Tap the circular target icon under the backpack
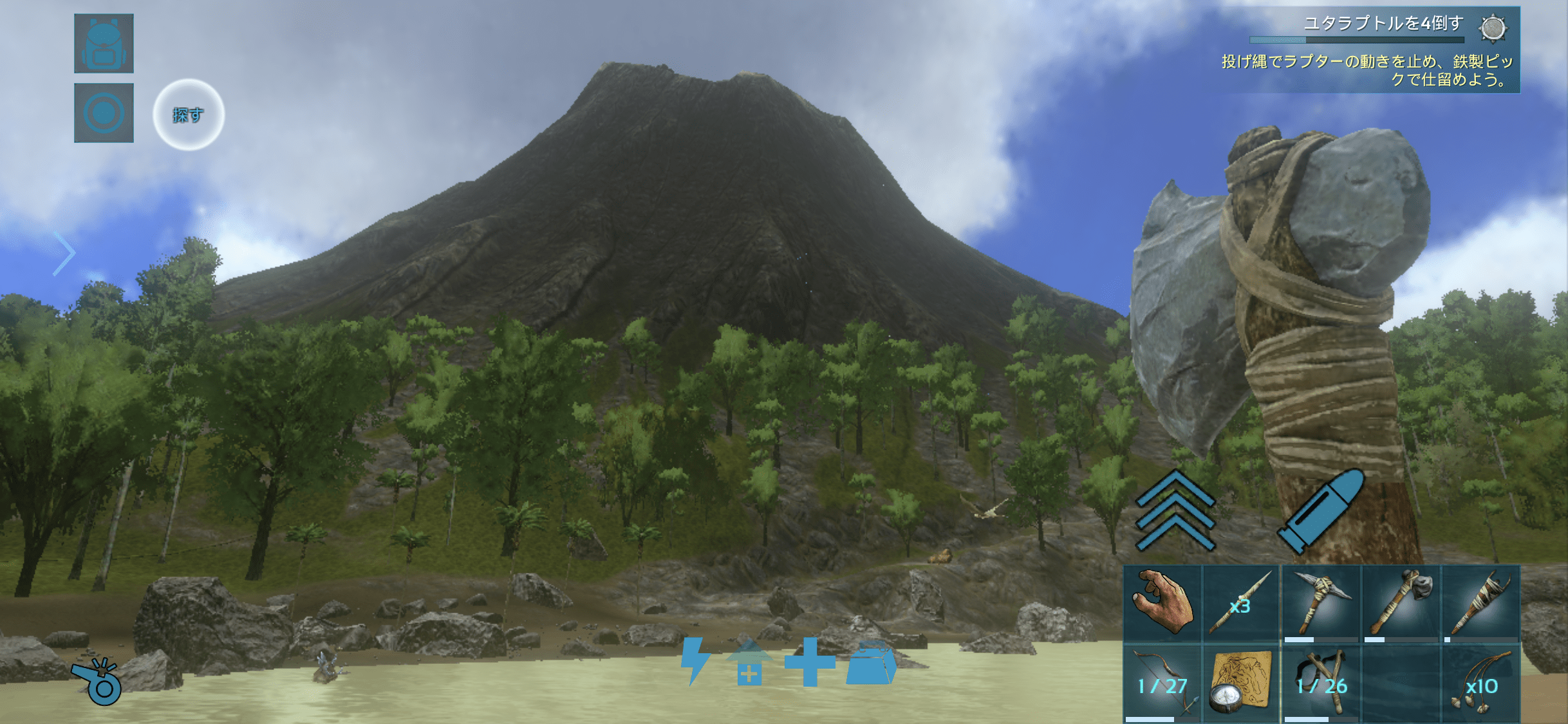Image resolution: width=1568 pixels, height=724 pixels. point(104,113)
